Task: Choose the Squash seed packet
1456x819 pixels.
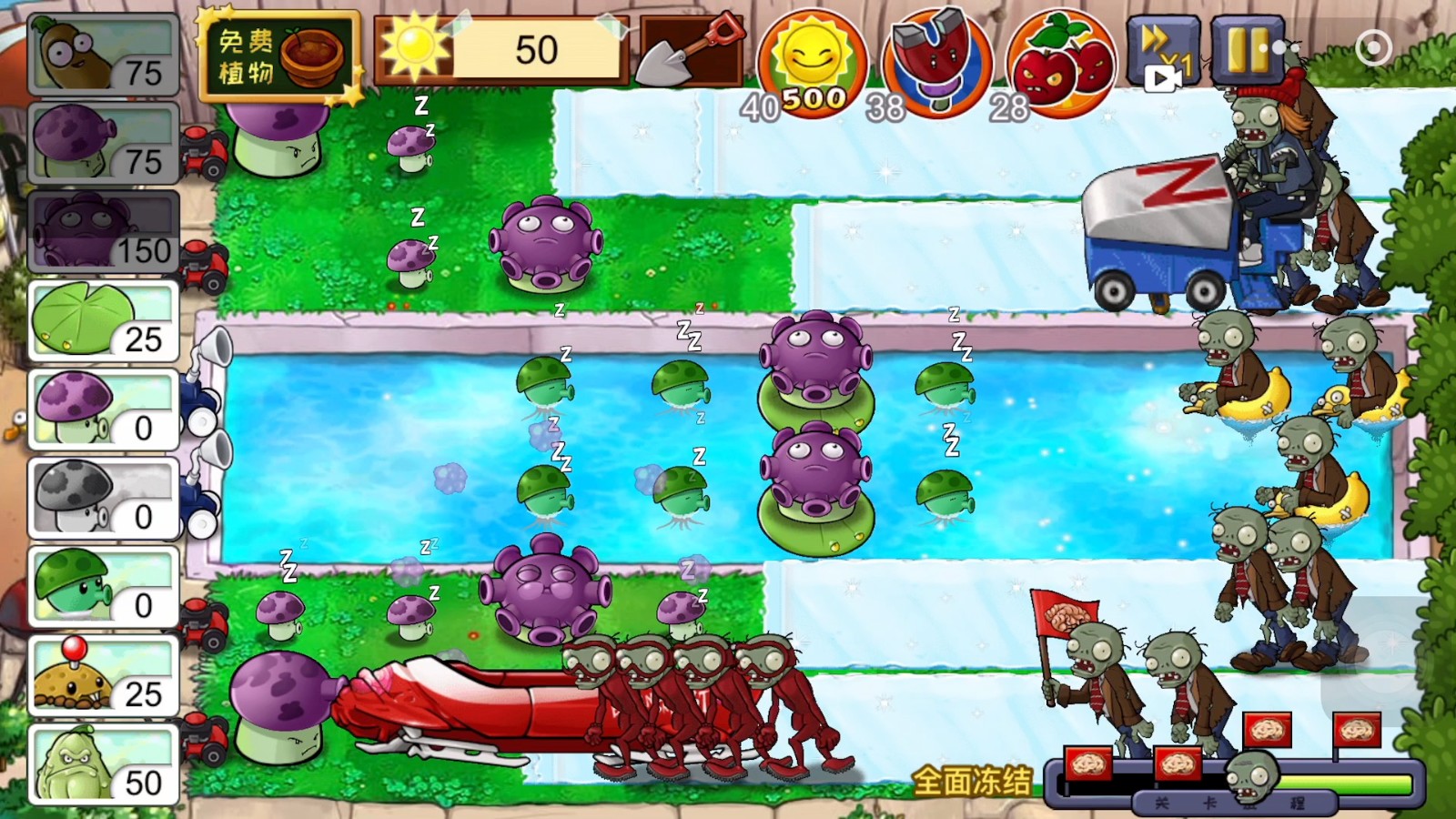Action: pyautogui.click(x=103, y=764)
